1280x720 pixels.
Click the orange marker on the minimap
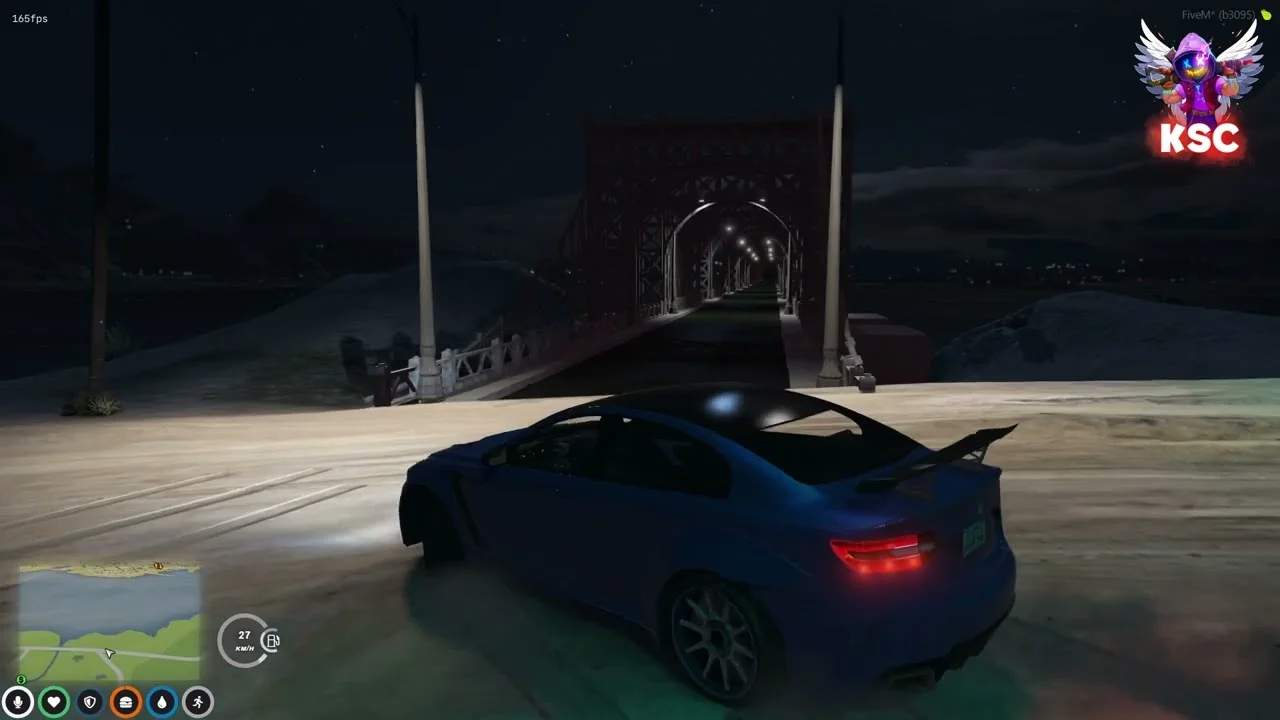(158, 566)
